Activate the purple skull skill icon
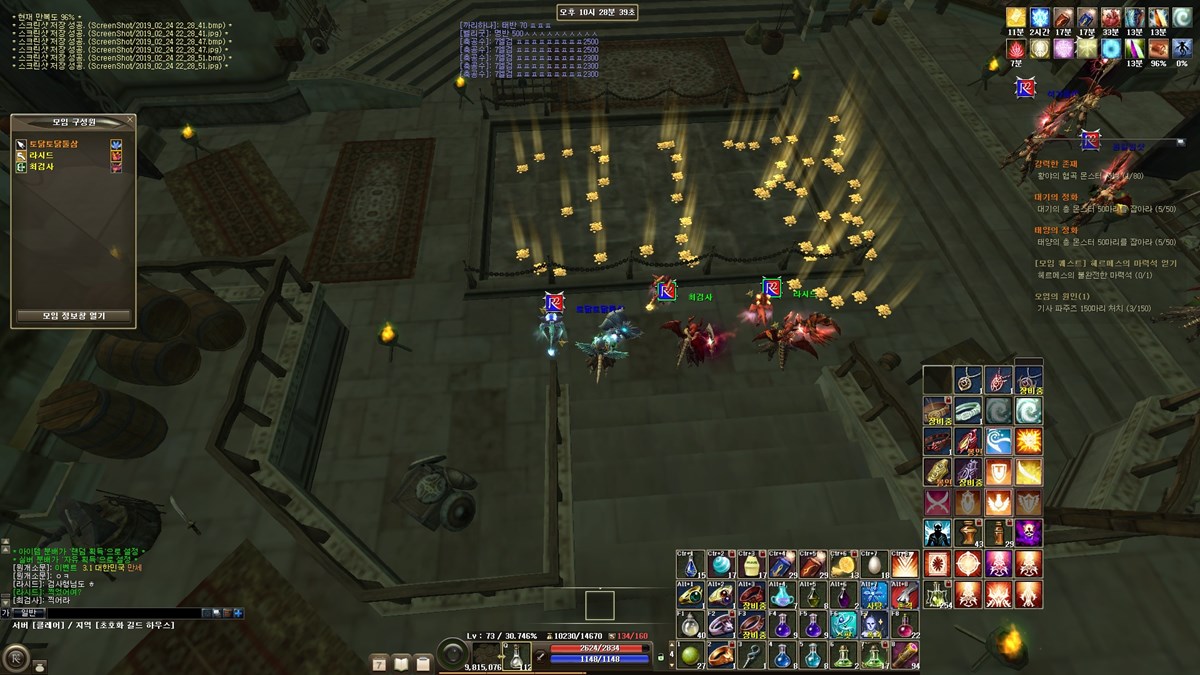This screenshot has height=675, width=1200. (x=1029, y=532)
